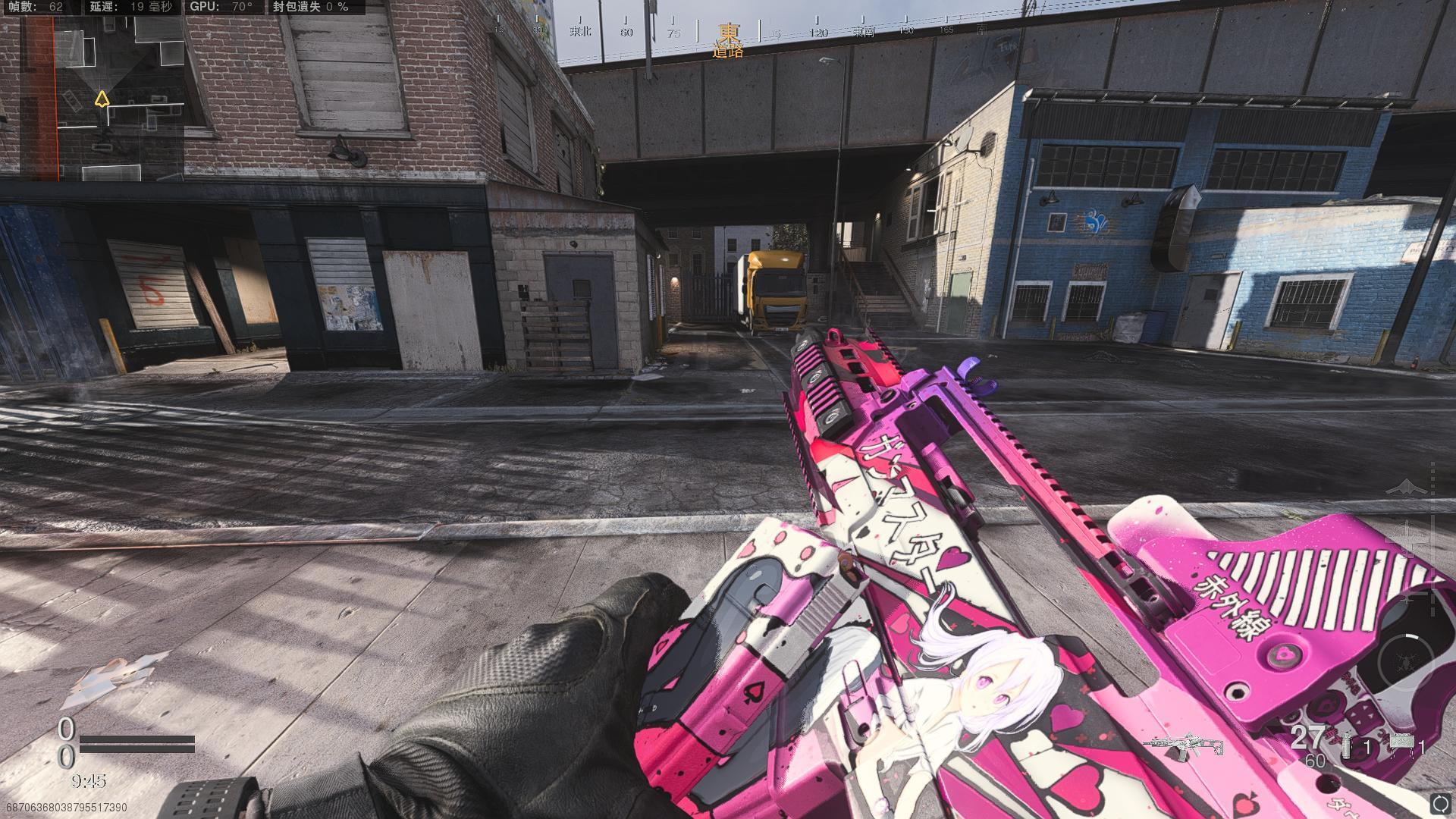Click the compass bar heading indicator

[728, 33]
